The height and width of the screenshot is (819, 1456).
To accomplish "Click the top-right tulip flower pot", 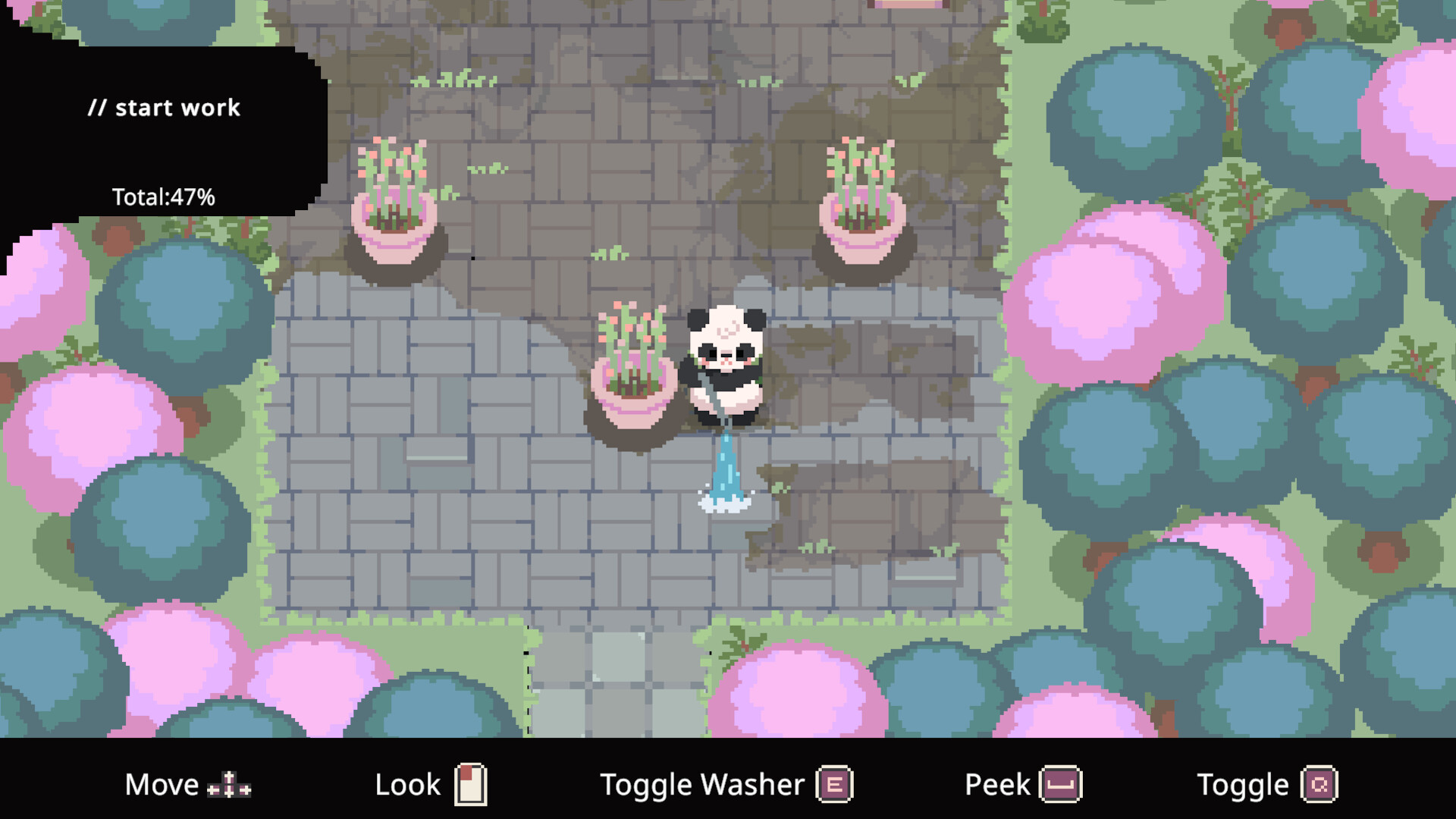I will coord(863,197).
